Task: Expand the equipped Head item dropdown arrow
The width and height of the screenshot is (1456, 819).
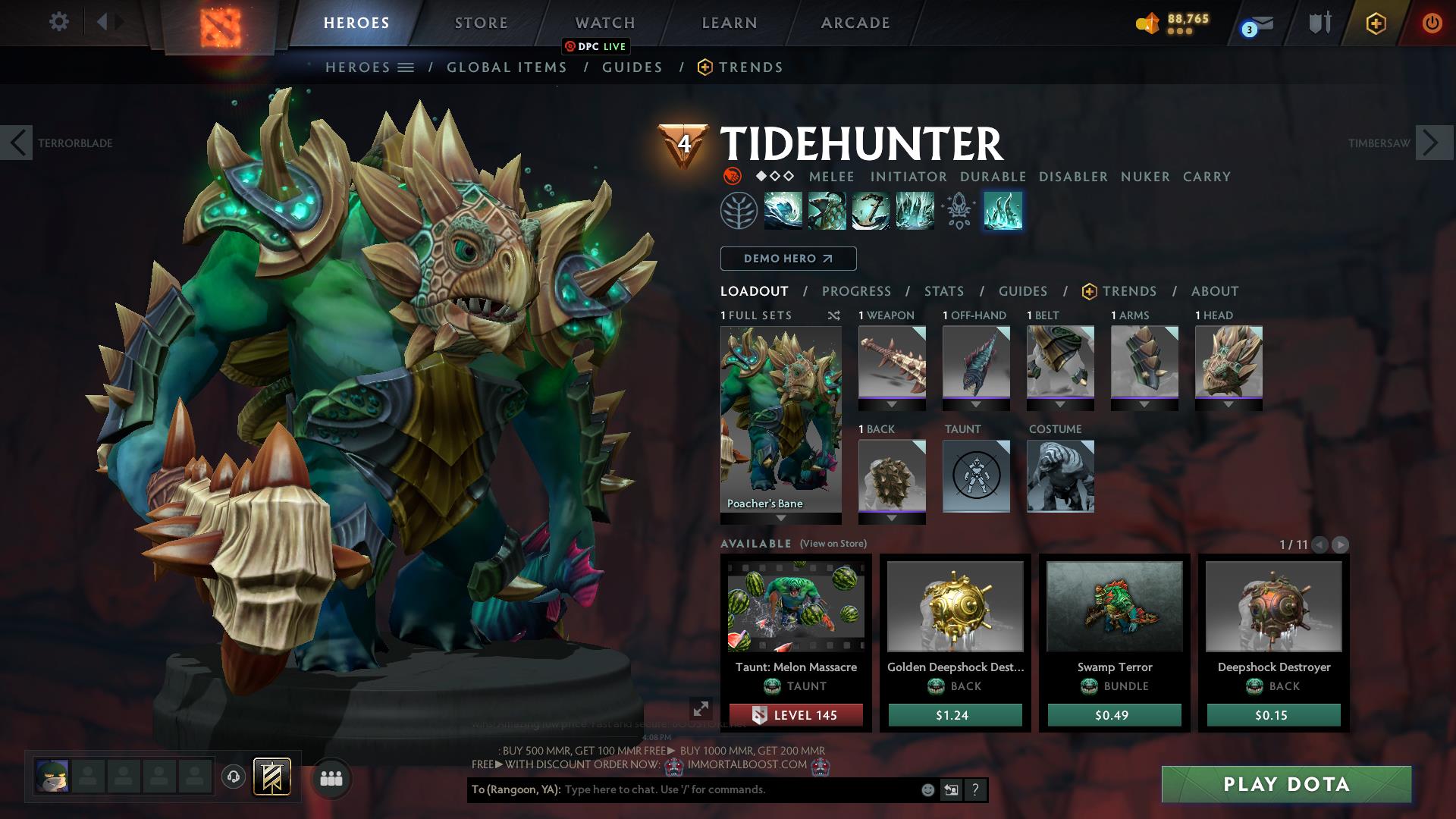Action: click(x=1228, y=405)
